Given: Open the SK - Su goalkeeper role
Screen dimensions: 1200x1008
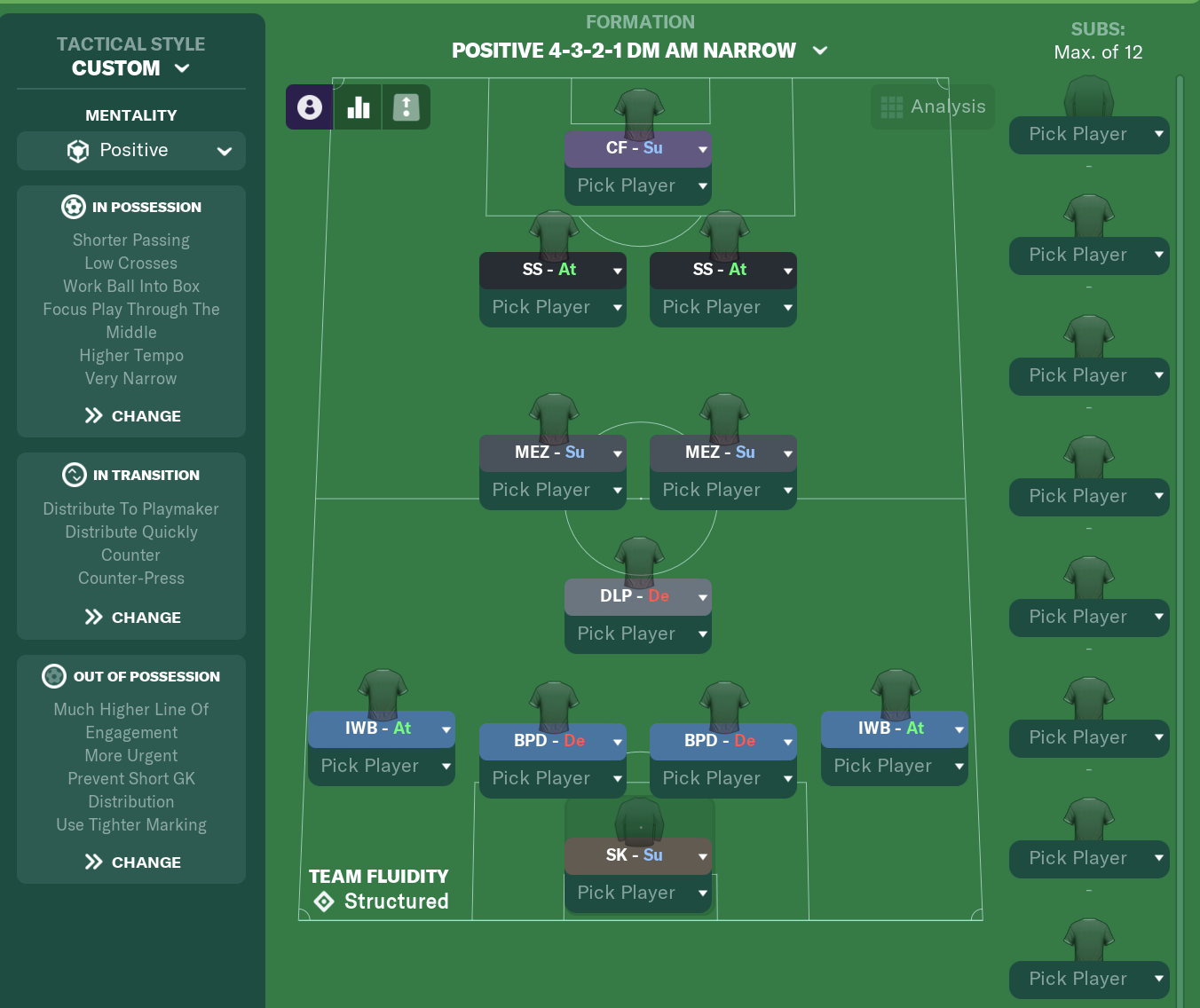Looking at the screenshot, I should tap(637, 855).
